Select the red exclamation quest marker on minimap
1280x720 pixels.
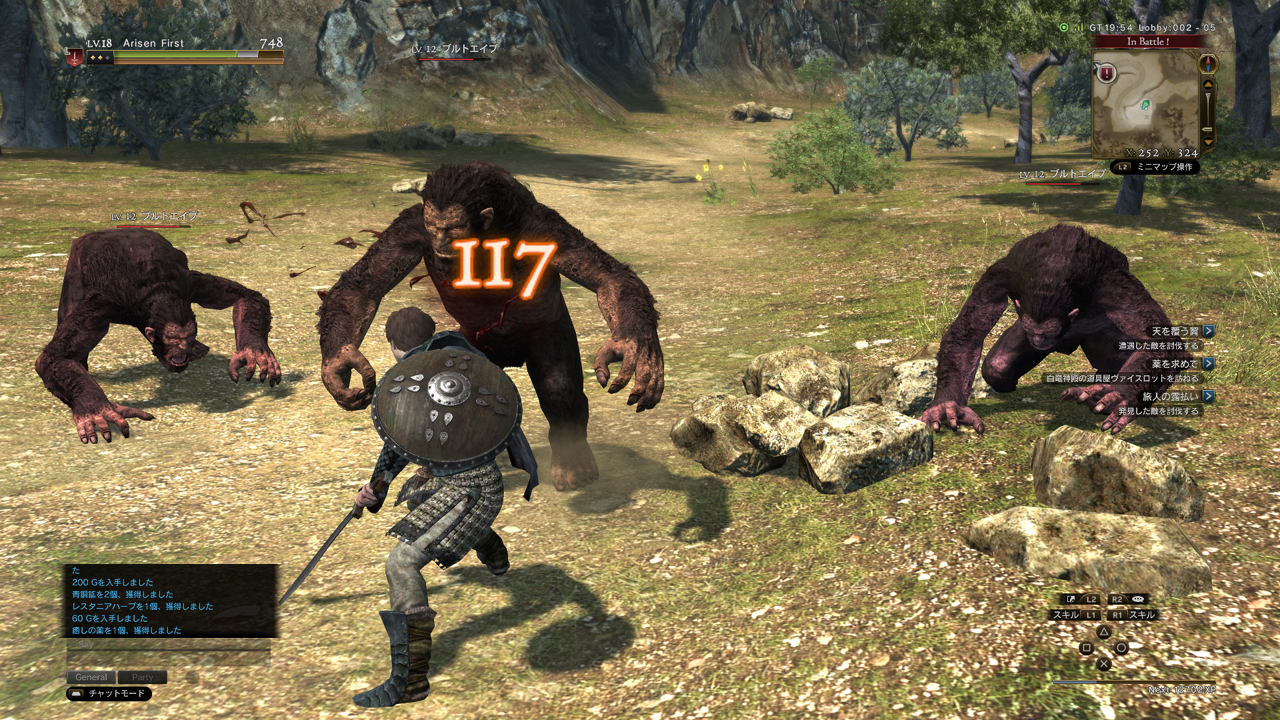1106,72
